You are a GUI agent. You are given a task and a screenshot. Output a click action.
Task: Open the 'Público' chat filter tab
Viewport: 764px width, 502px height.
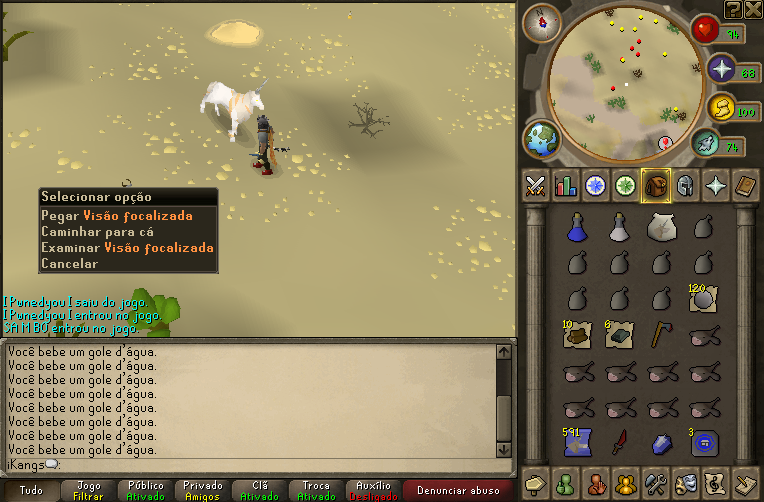146,490
